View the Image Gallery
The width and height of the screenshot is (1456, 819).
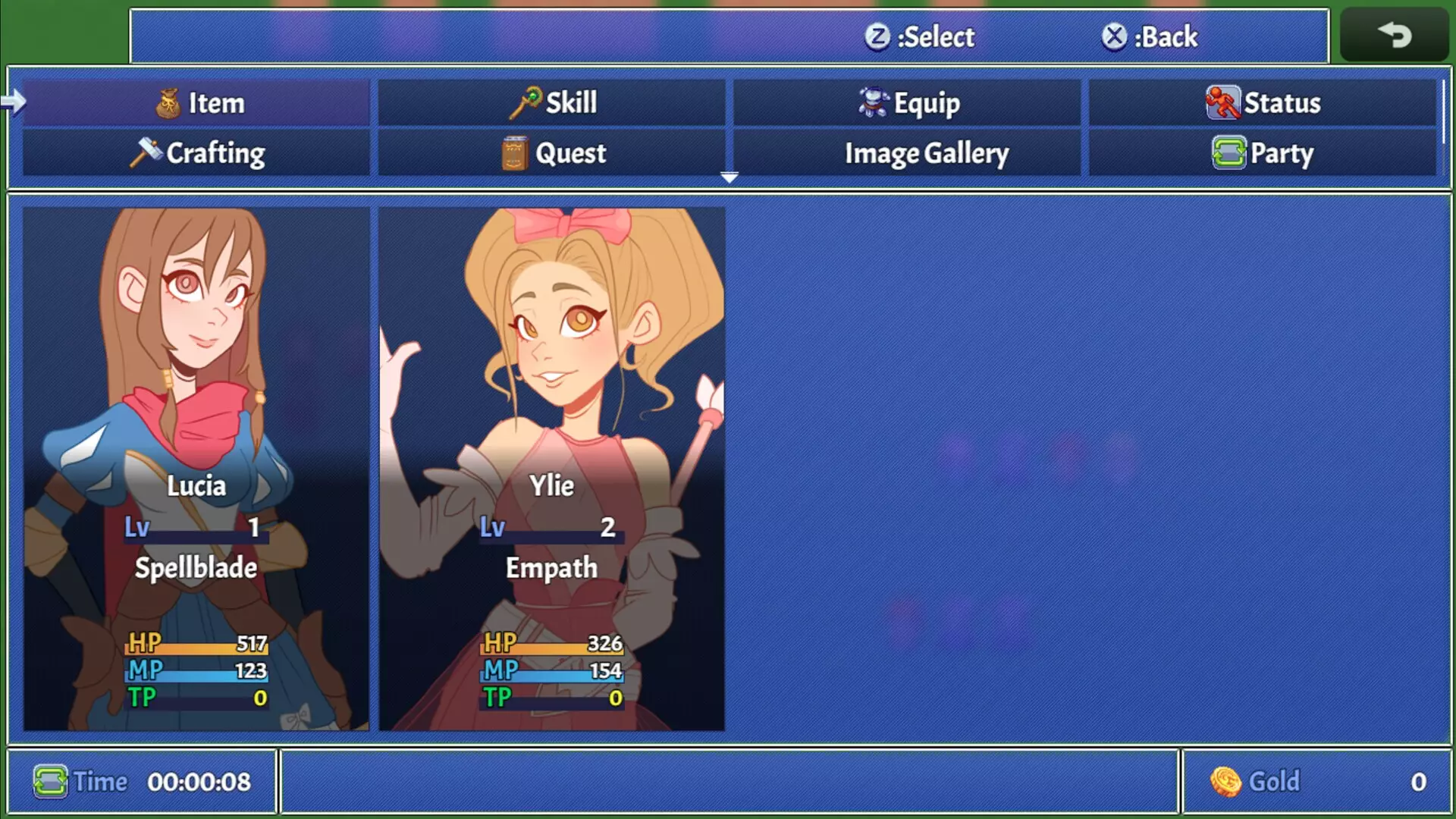pyautogui.click(x=907, y=152)
